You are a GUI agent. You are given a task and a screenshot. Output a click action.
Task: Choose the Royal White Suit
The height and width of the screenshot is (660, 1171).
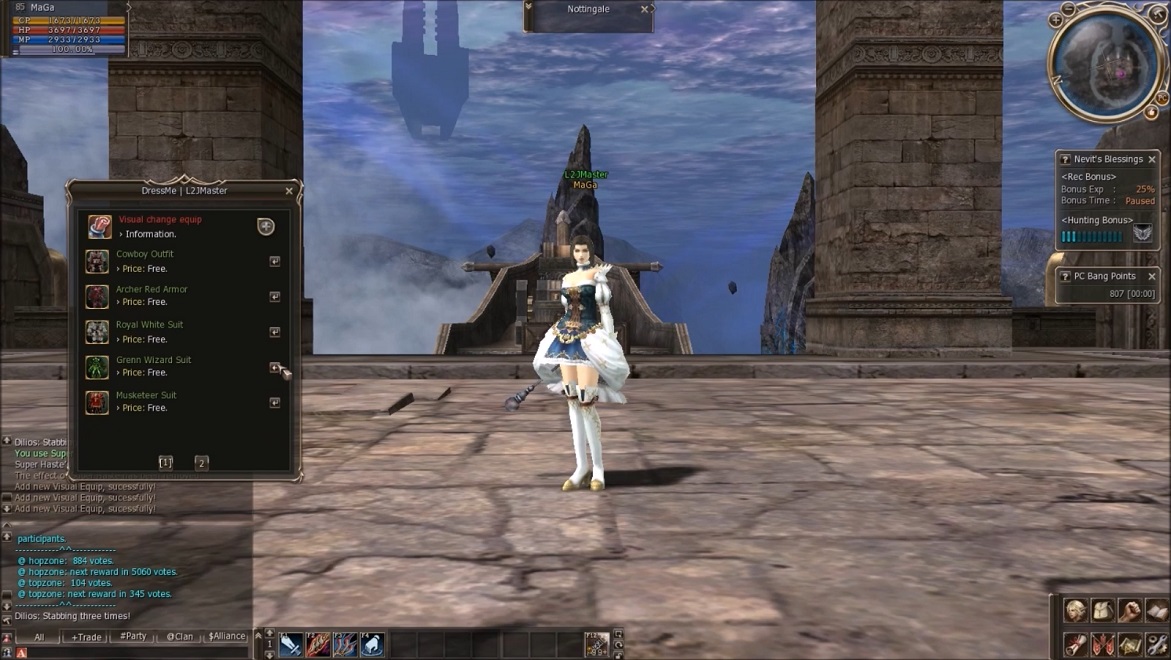click(x=274, y=332)
